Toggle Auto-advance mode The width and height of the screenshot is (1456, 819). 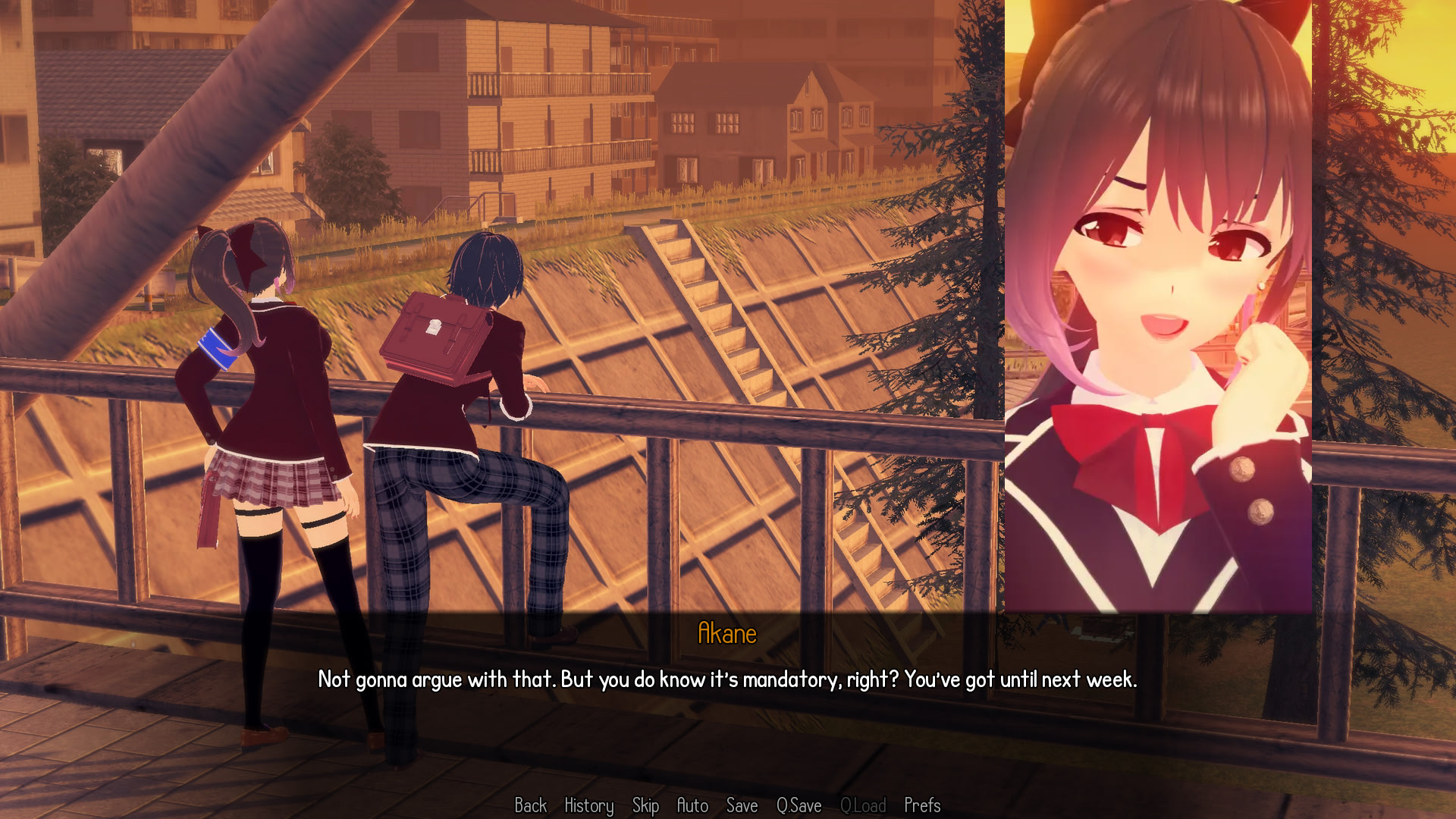(694, 806)
